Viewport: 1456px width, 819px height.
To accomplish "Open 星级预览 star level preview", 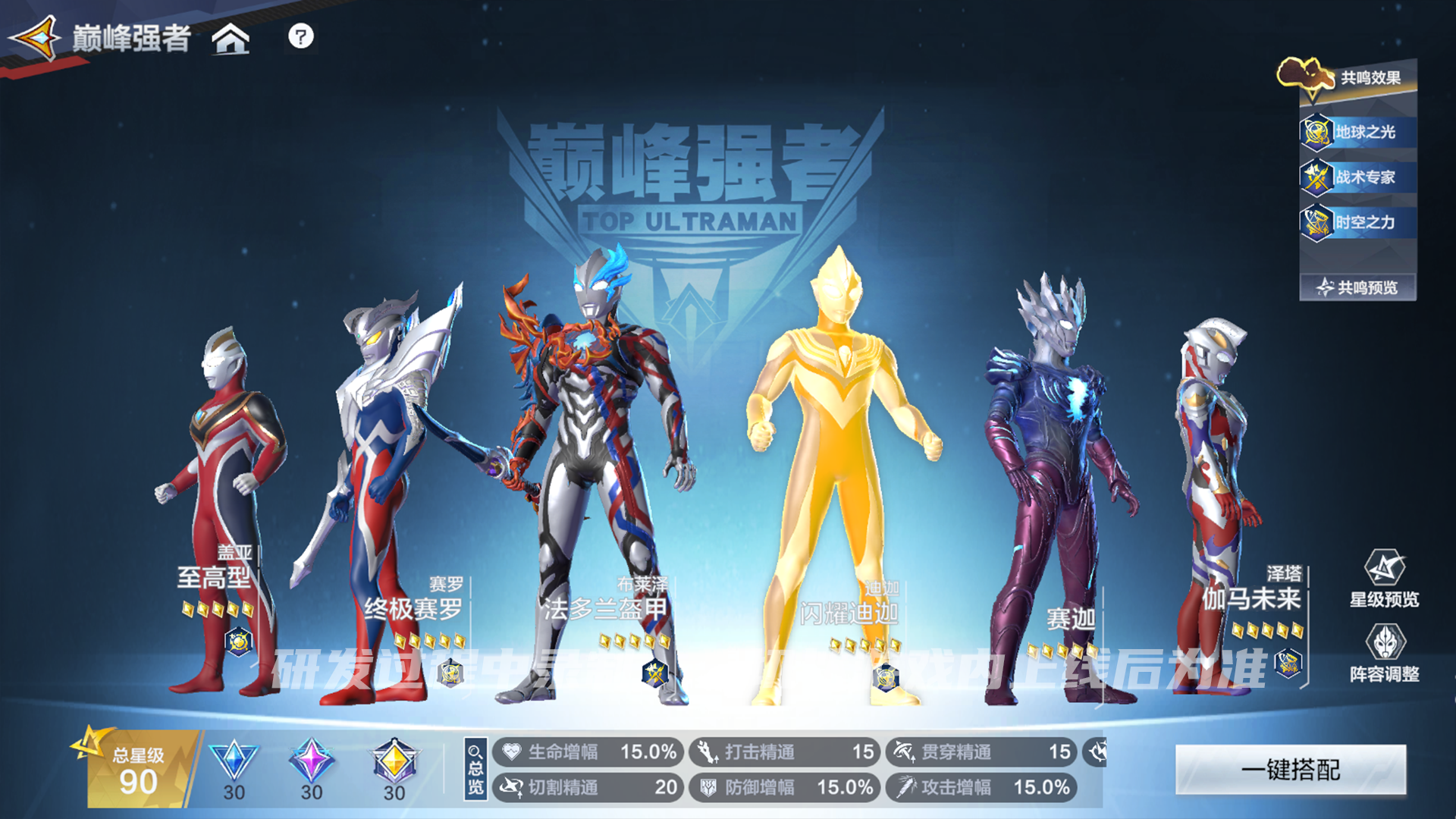I will click(1384, 579).
